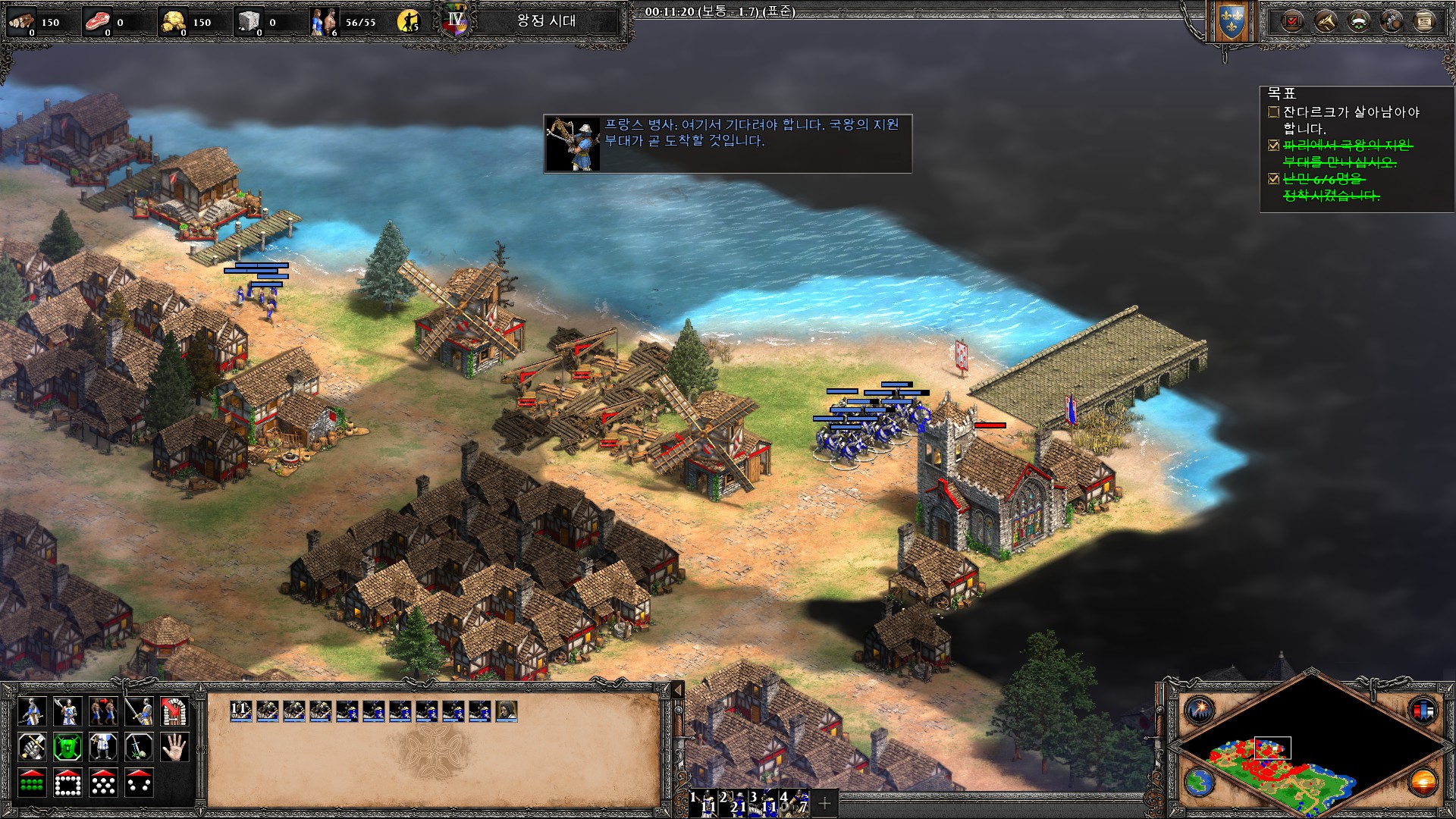Screen dimensions: 1456x819
Task: Use the garrison gate command icon
Action: 174,711
